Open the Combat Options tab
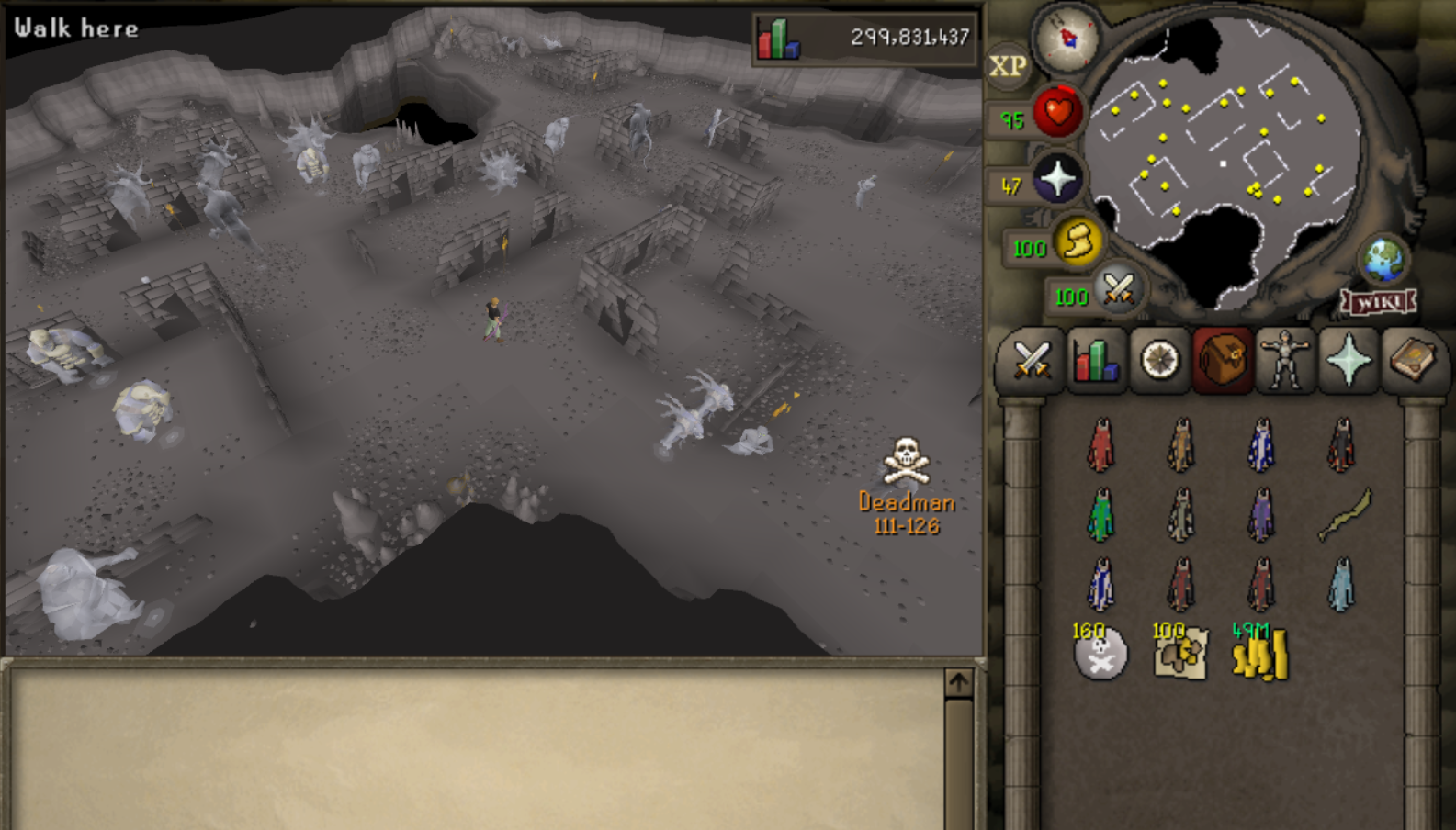This screenshot has width=1456, height=830. pos(1031,360)
